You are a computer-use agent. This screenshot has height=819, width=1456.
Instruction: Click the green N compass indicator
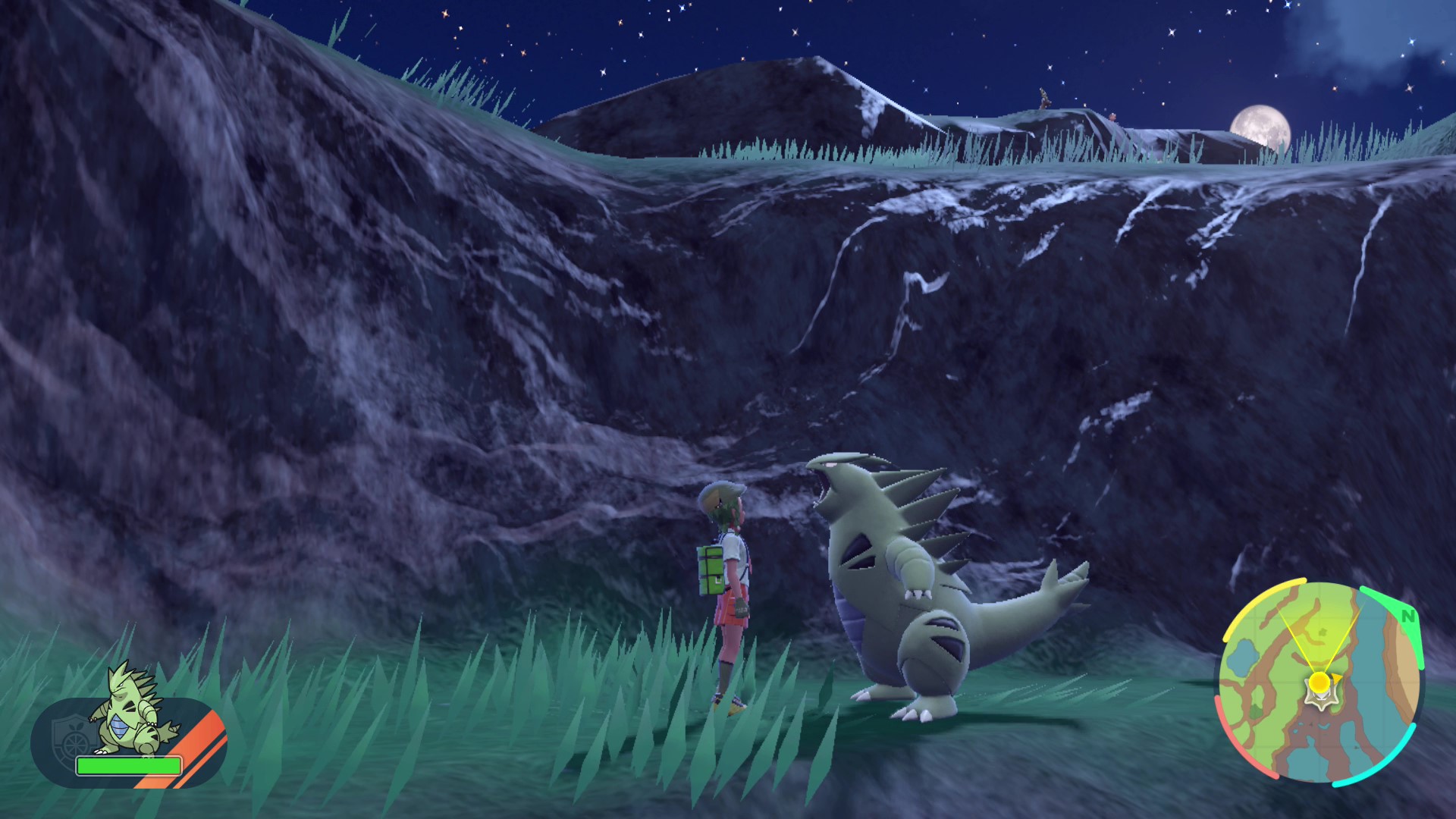pos(1408,616)
